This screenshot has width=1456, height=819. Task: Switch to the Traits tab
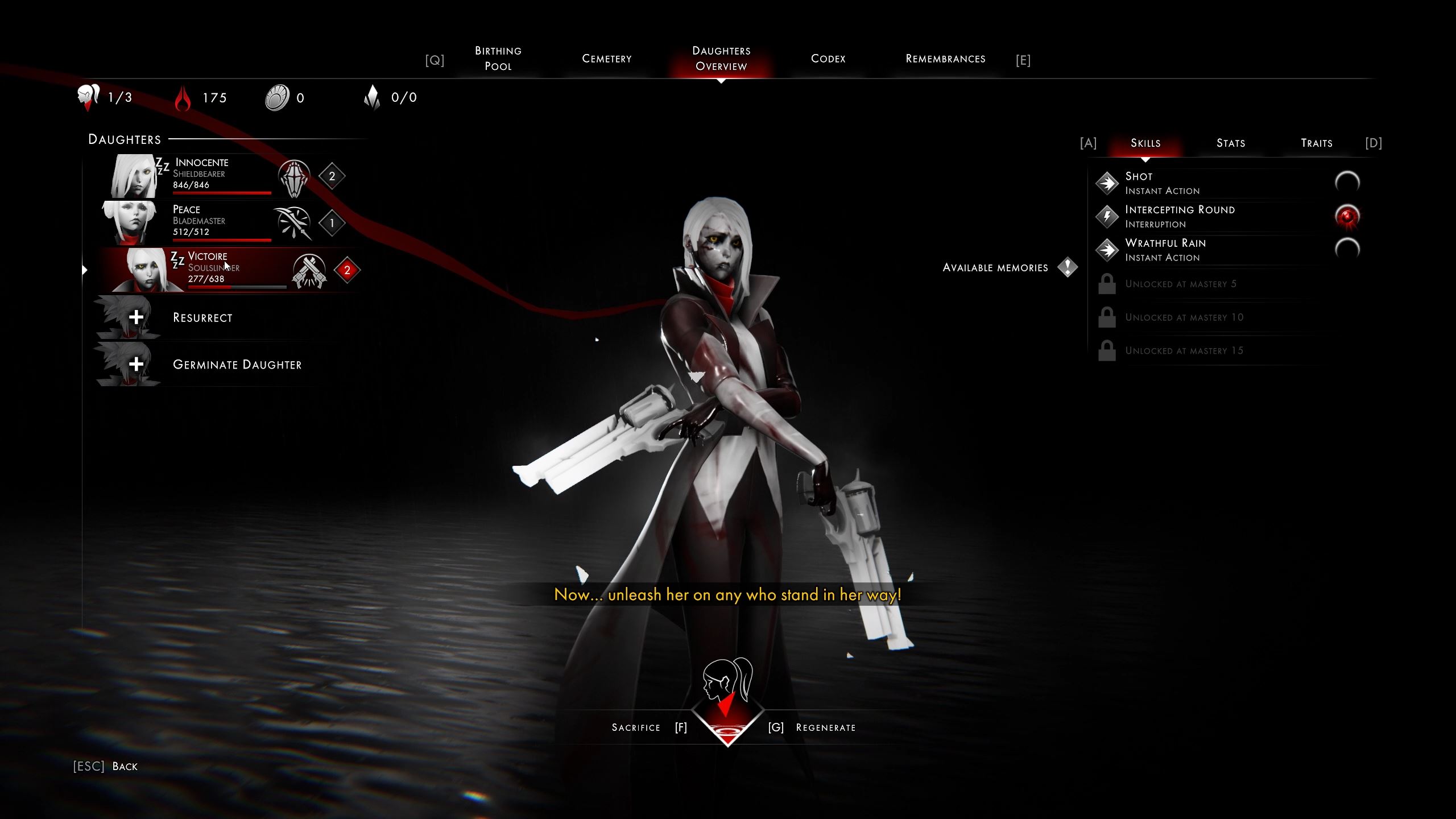coord(1317,143)
